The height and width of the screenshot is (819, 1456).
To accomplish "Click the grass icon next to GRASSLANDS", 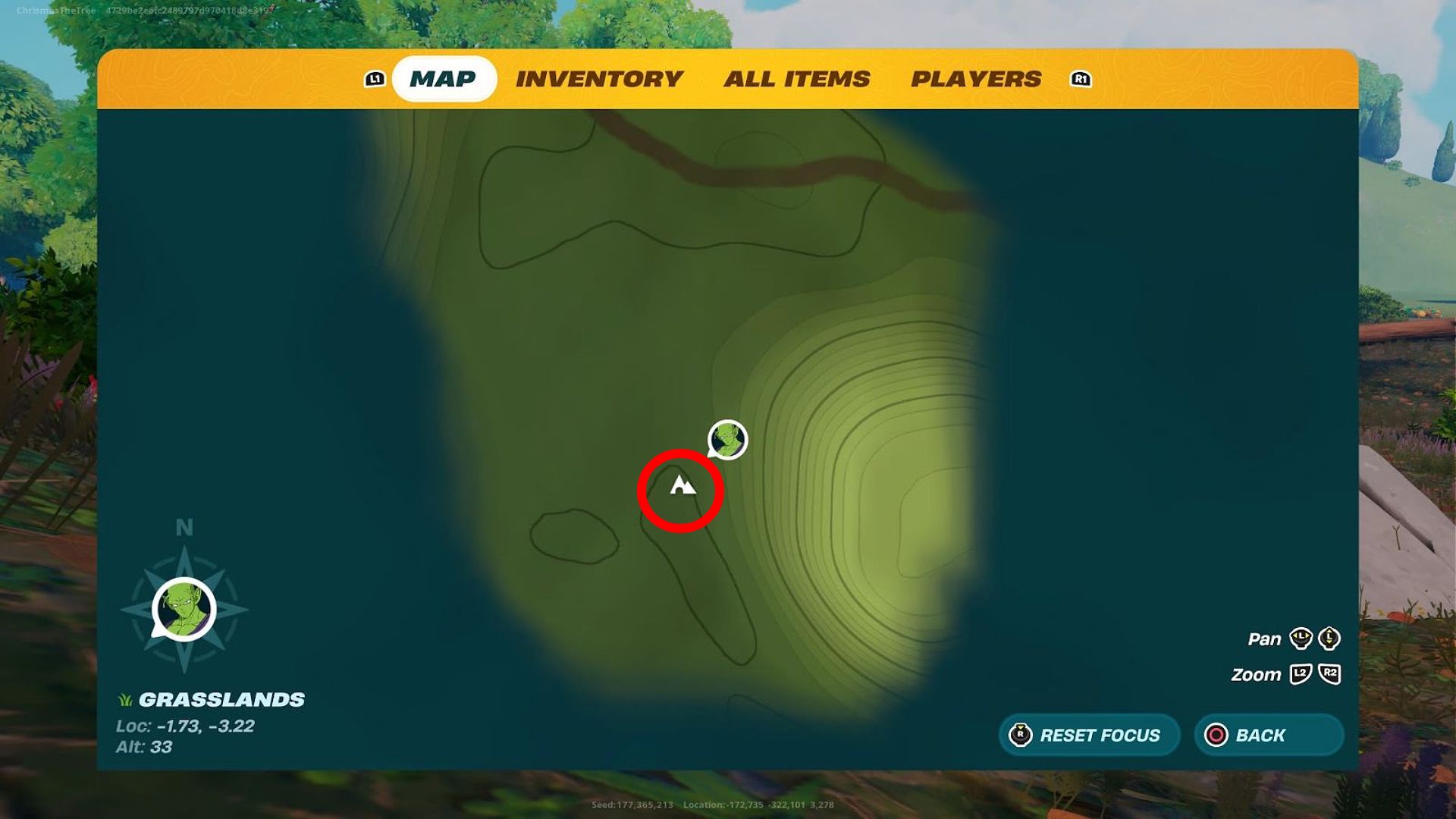I will point(125,701).
